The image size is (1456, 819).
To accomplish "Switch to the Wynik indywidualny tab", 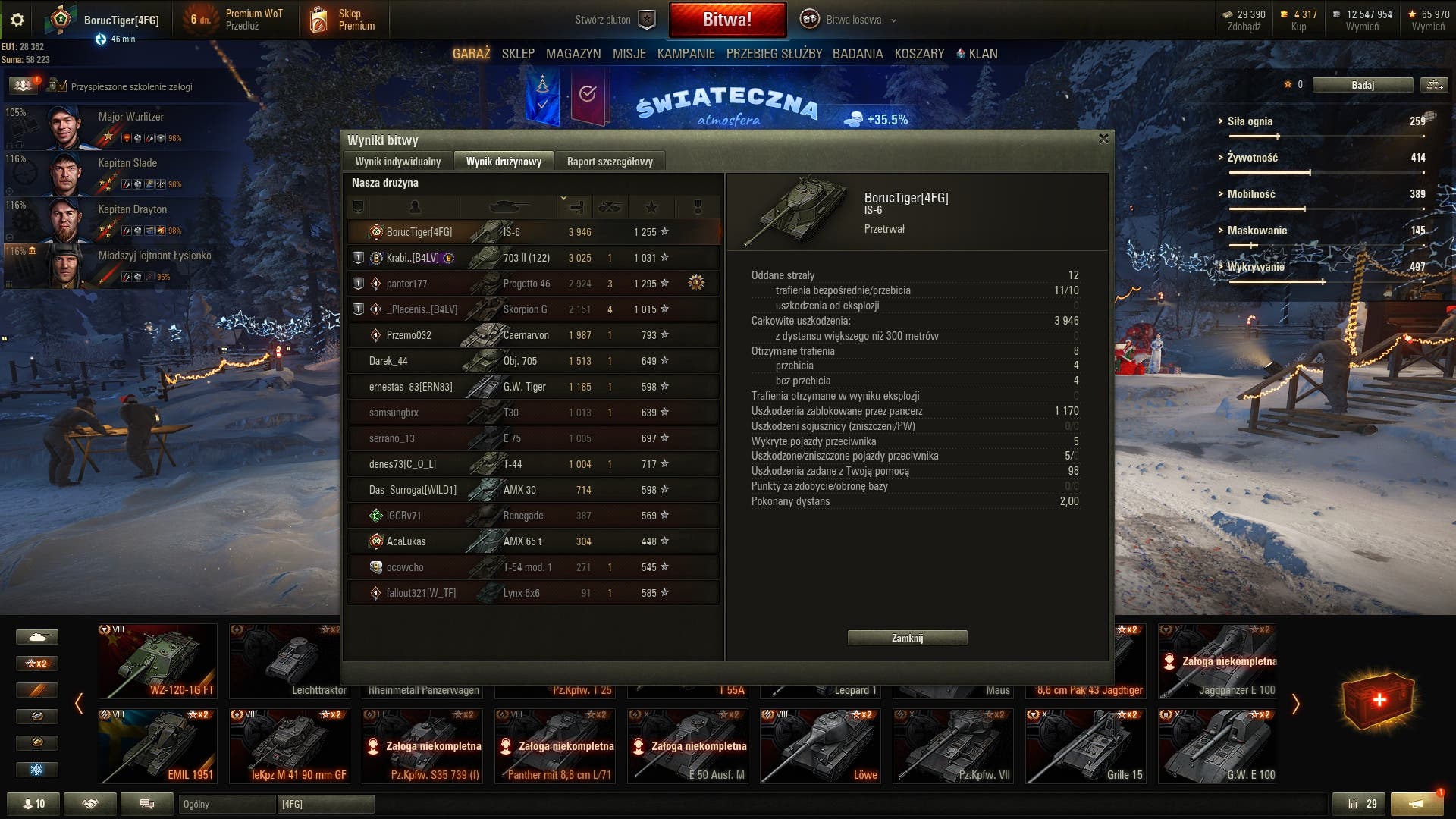I will 397,162.
